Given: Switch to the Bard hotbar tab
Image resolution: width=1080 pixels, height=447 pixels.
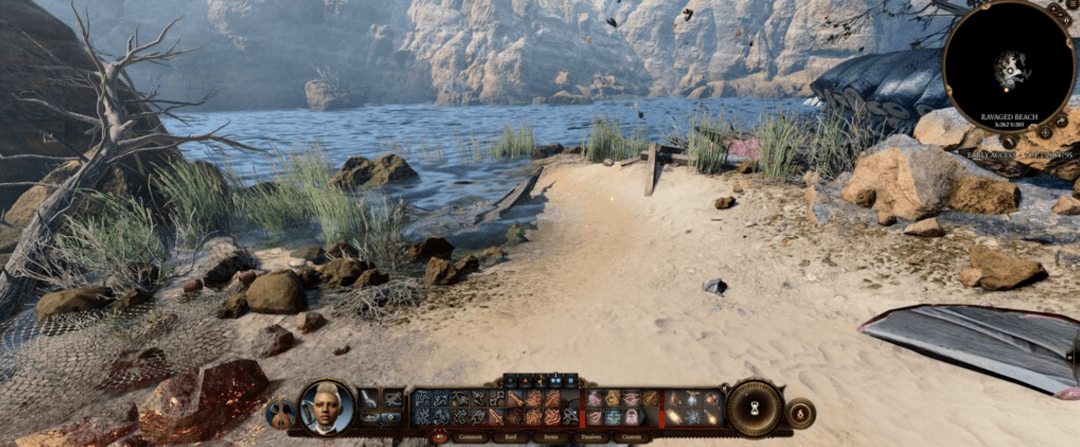Looking at the screenshot, I should pyautogui.click(x=511, y=437).
